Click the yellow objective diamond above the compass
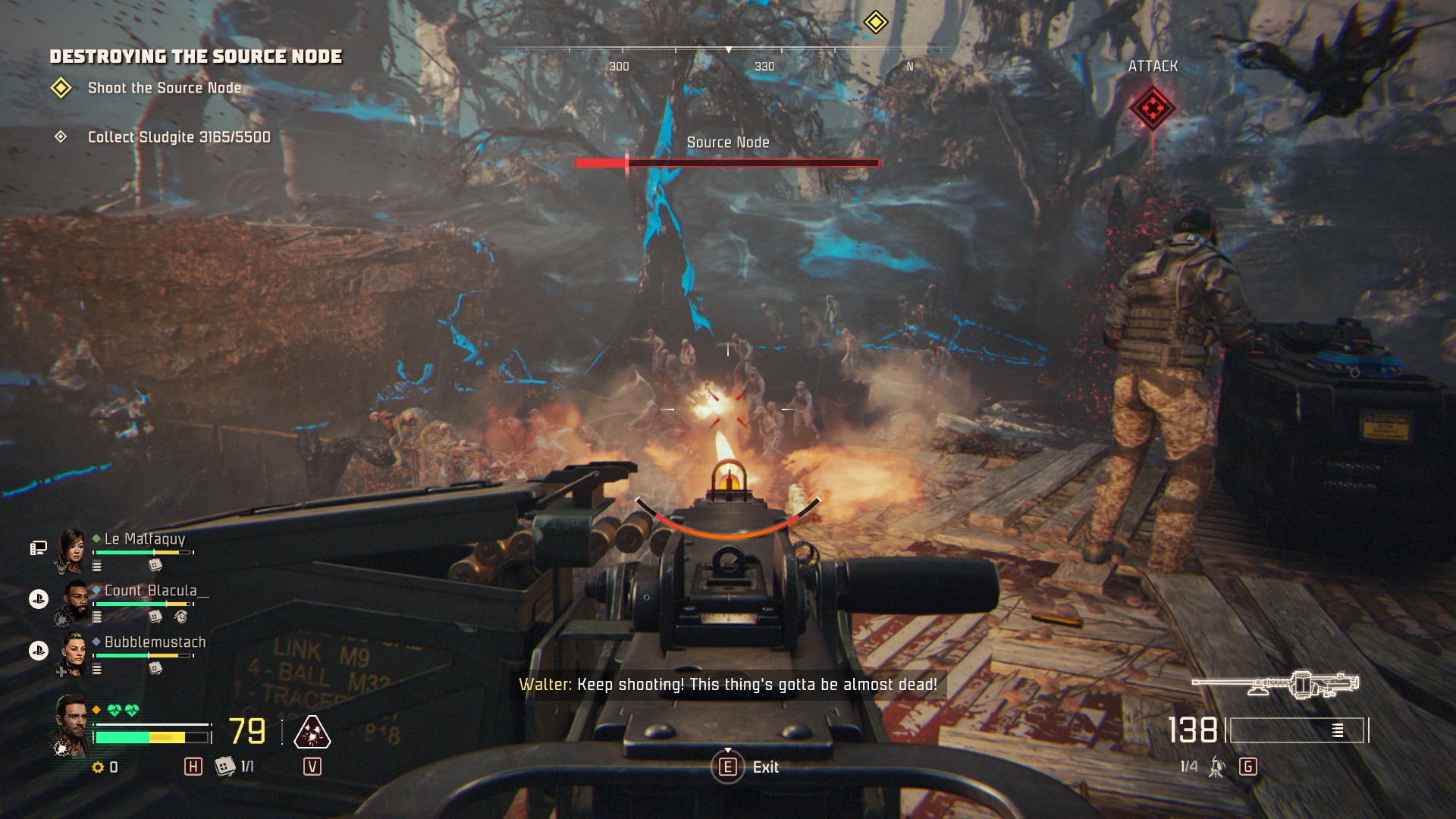 pyautogui.click(x=877, y=22)
